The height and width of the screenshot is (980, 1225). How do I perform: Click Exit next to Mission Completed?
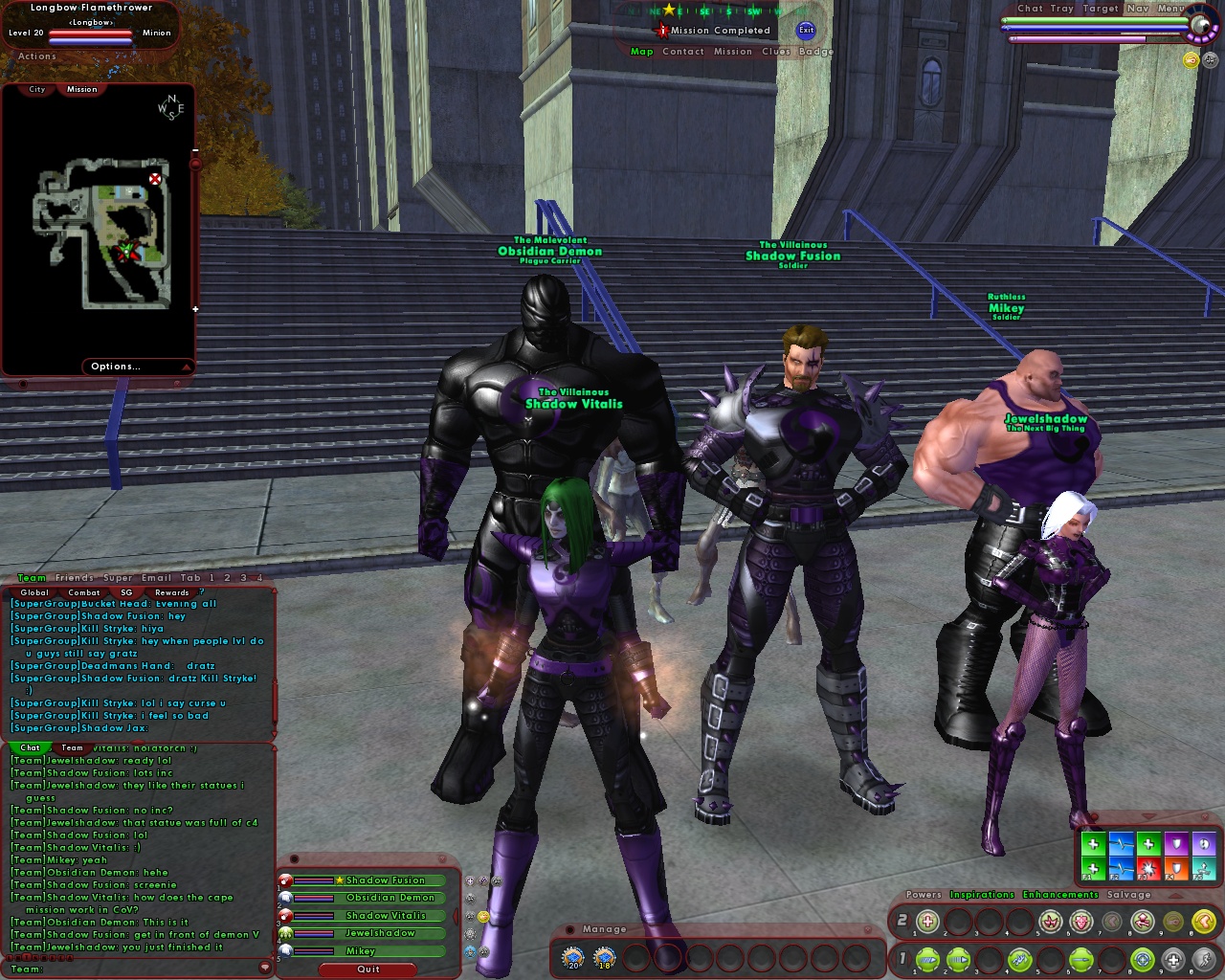click(x=806, y=31)
